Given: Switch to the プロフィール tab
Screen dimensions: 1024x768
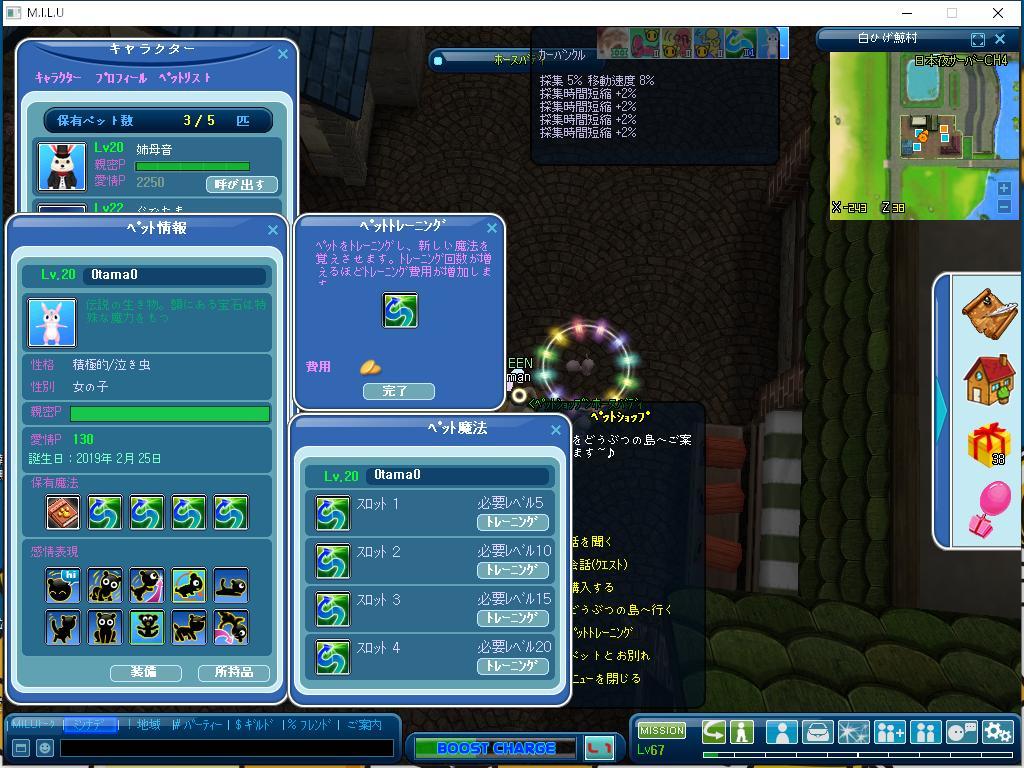Looking at the screenshot, I should (121, 78).
